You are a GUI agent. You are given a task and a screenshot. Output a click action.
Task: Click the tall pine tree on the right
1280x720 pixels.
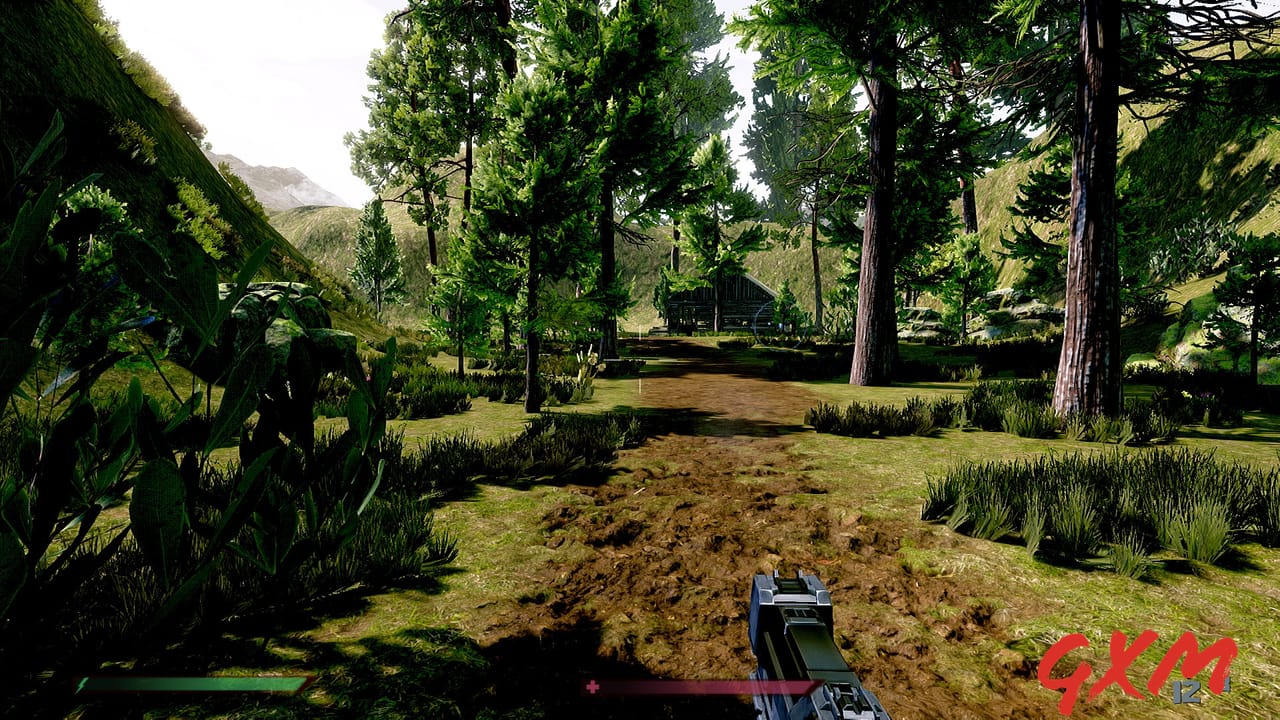click(x=1085, y=250)
